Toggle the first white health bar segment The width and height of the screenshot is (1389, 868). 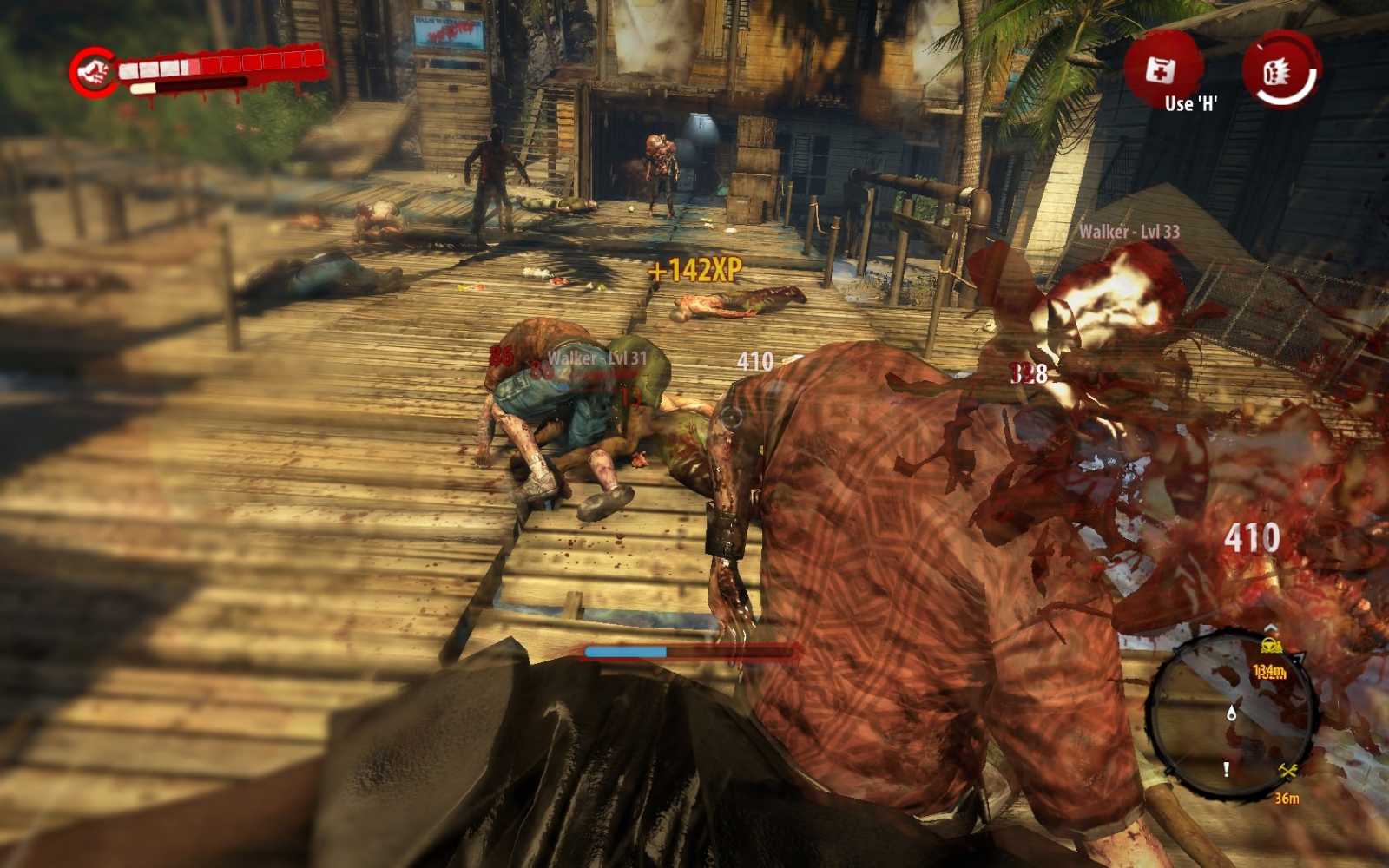[128, 69]
